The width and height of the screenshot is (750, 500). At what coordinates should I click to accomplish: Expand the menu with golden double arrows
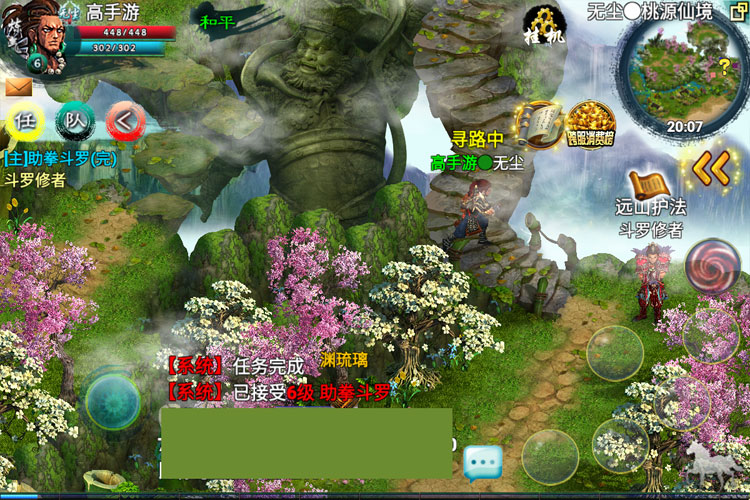pyautogui.click(x=711, y=168)
